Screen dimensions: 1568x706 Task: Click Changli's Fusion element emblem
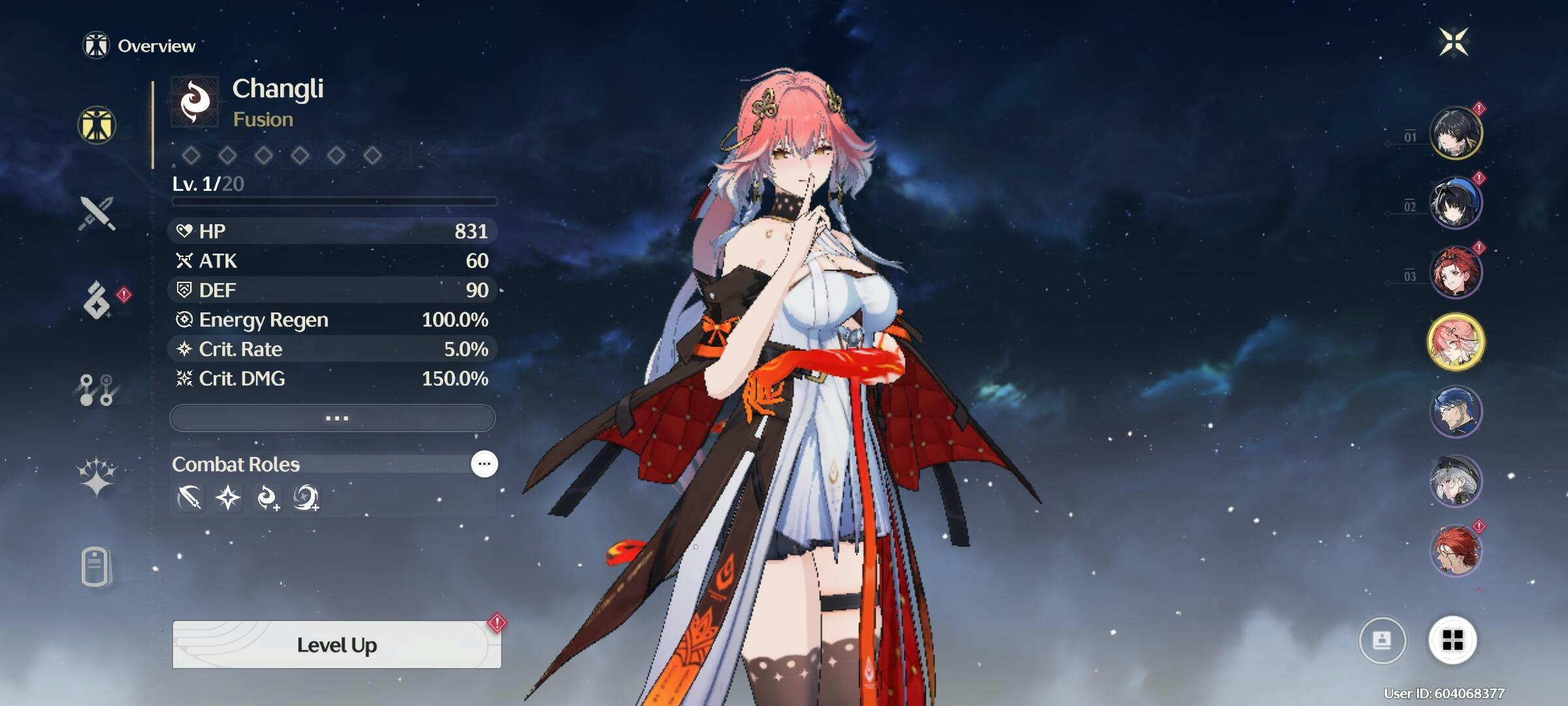tap(195, 102)
